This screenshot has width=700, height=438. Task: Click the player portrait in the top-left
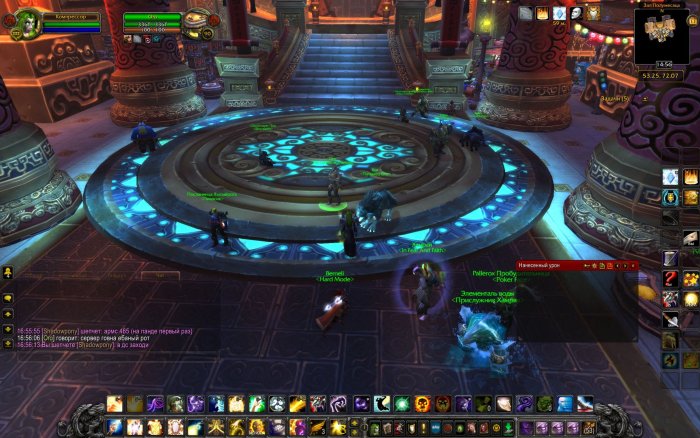point(24,22)
